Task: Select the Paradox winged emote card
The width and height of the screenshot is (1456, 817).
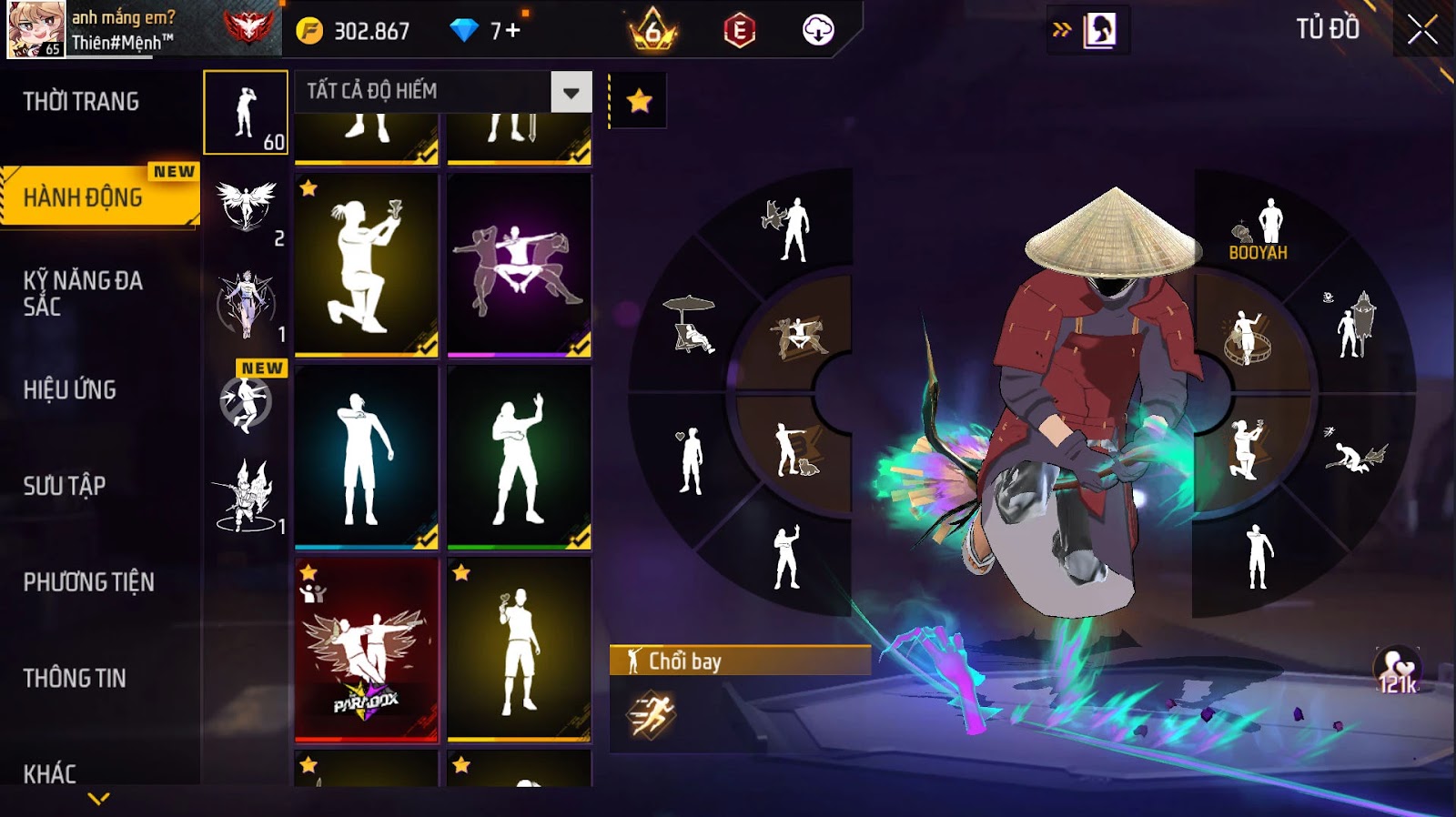Action: (366, 650)
